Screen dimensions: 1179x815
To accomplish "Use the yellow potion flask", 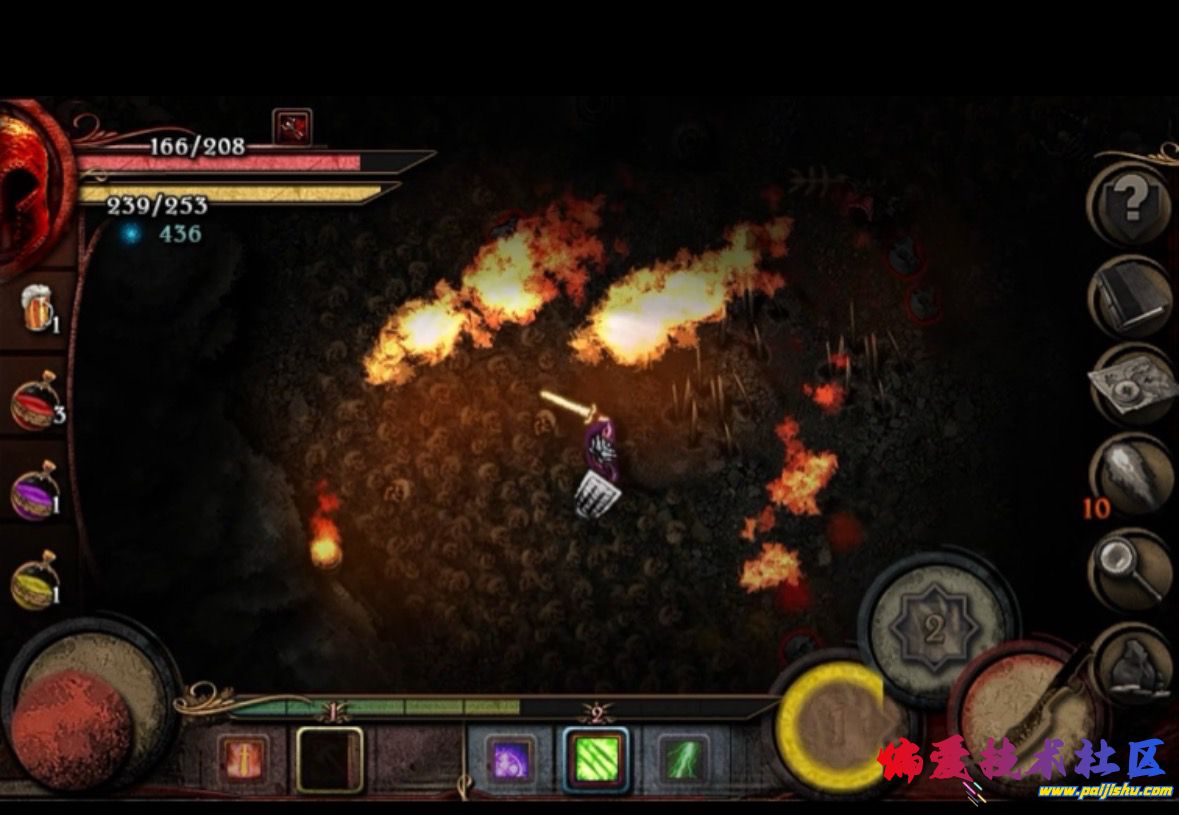I will tap(36, 582).
